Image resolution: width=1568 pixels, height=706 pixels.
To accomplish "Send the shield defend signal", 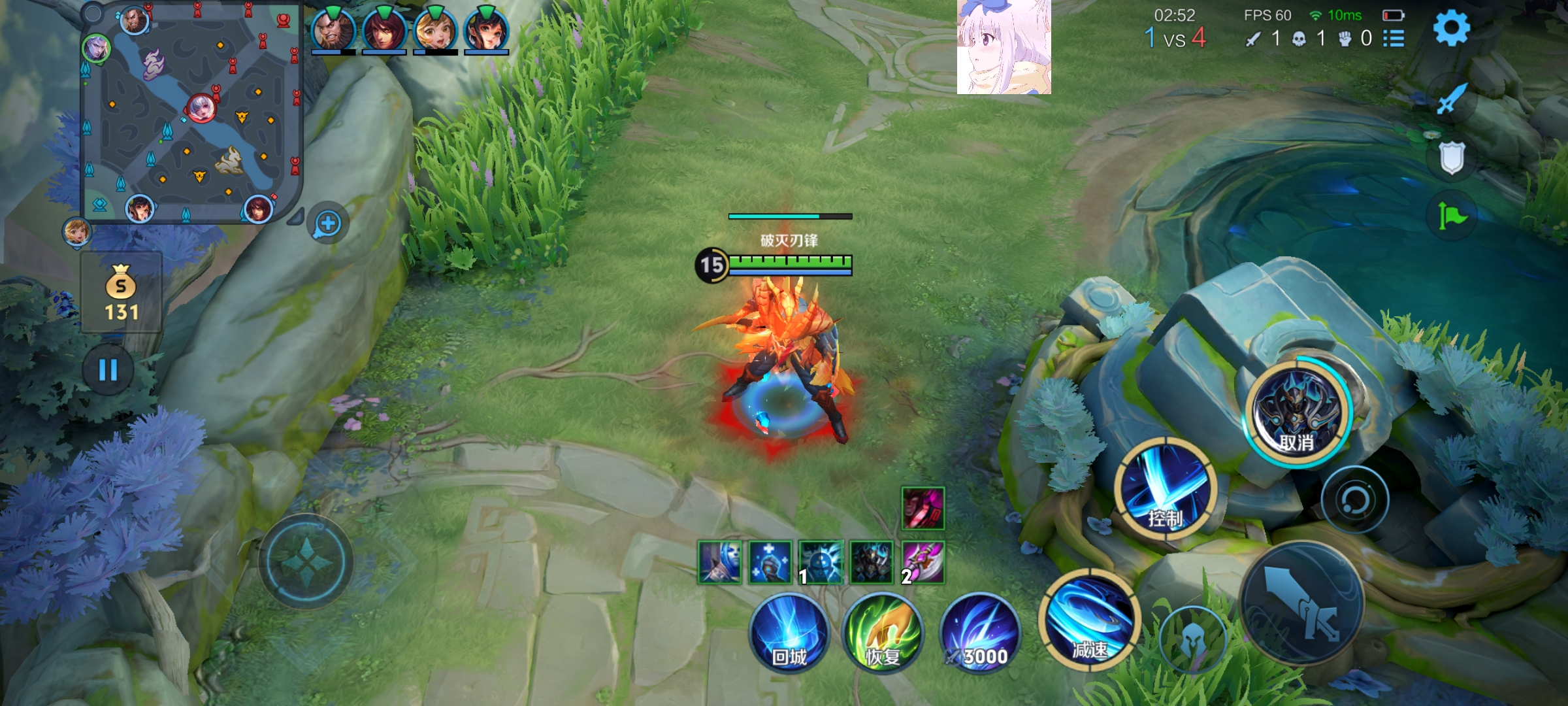I will tap(1452, 158).
